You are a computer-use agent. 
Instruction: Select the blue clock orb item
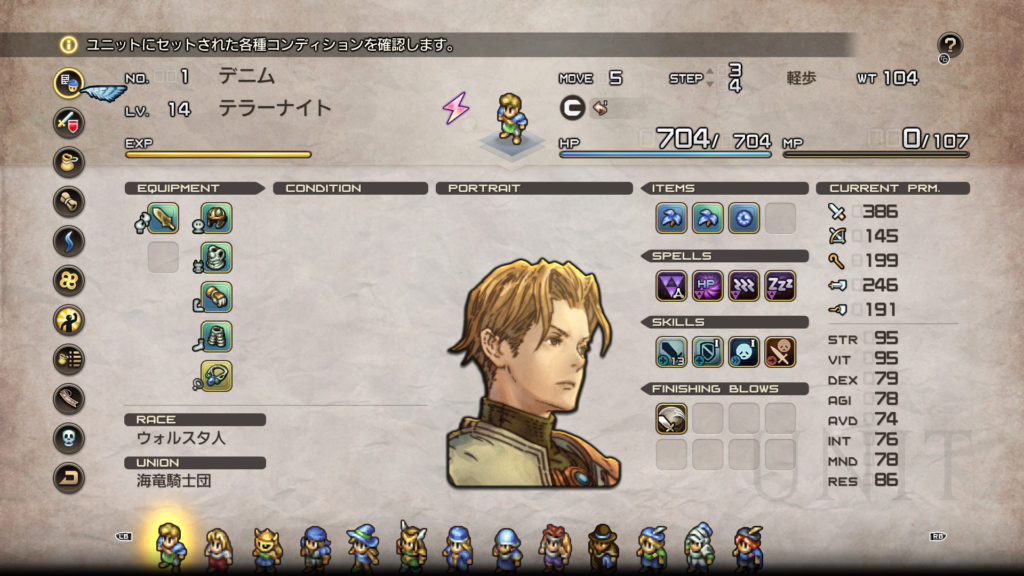743,217
